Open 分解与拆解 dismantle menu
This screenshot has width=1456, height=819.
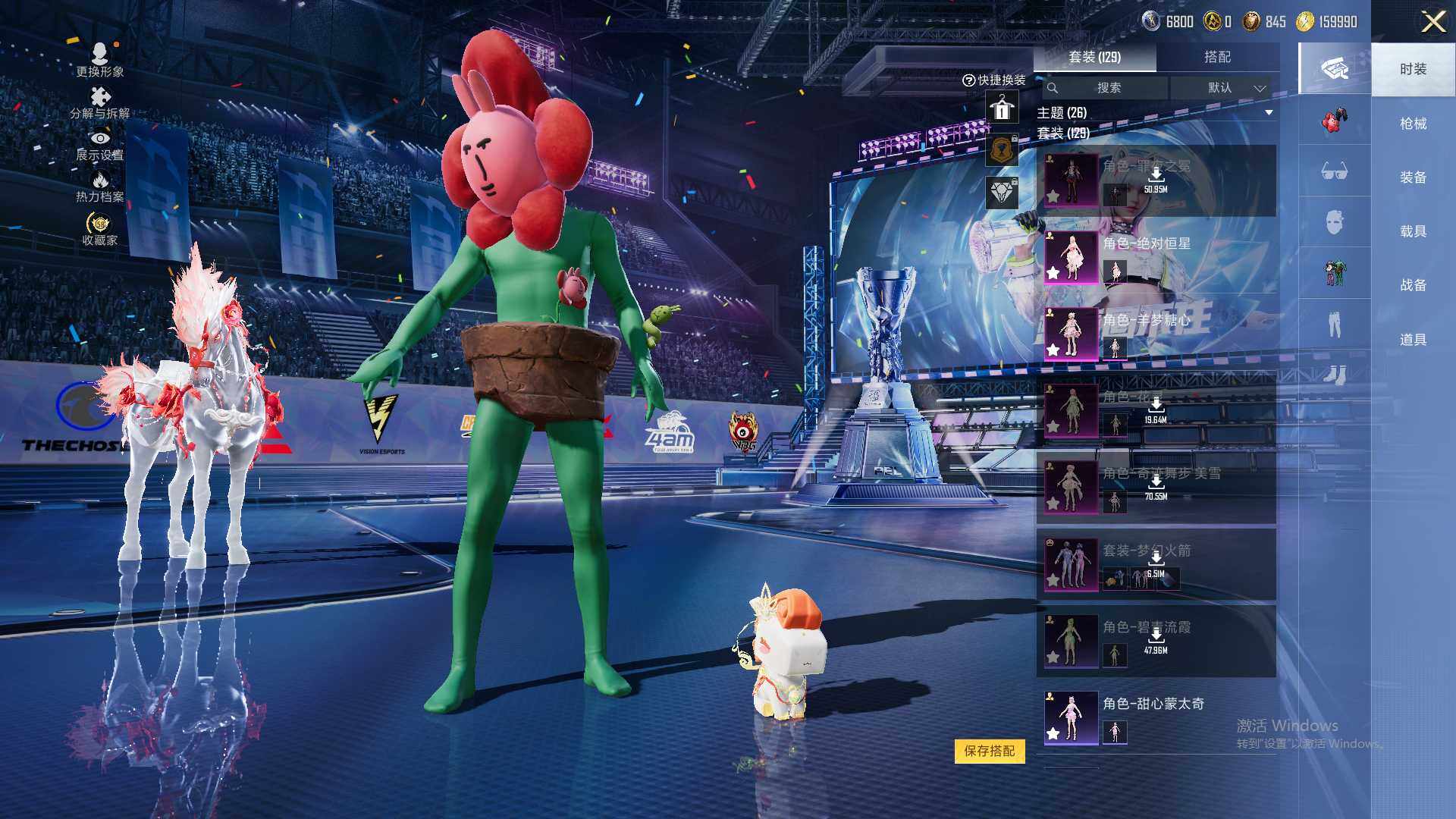(x=100, y=103)
